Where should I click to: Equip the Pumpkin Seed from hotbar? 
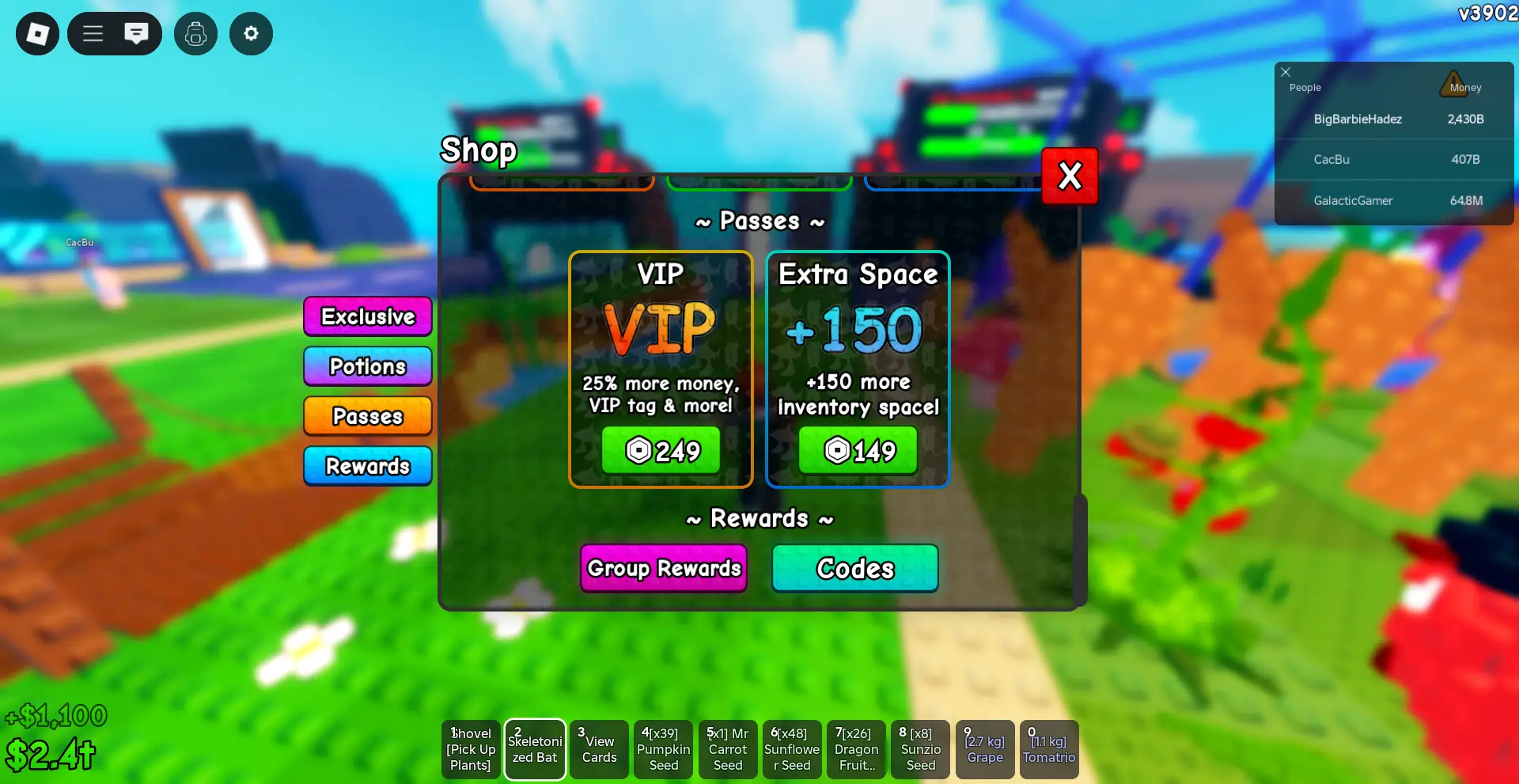pyautogui.click(x=663, y=749)
